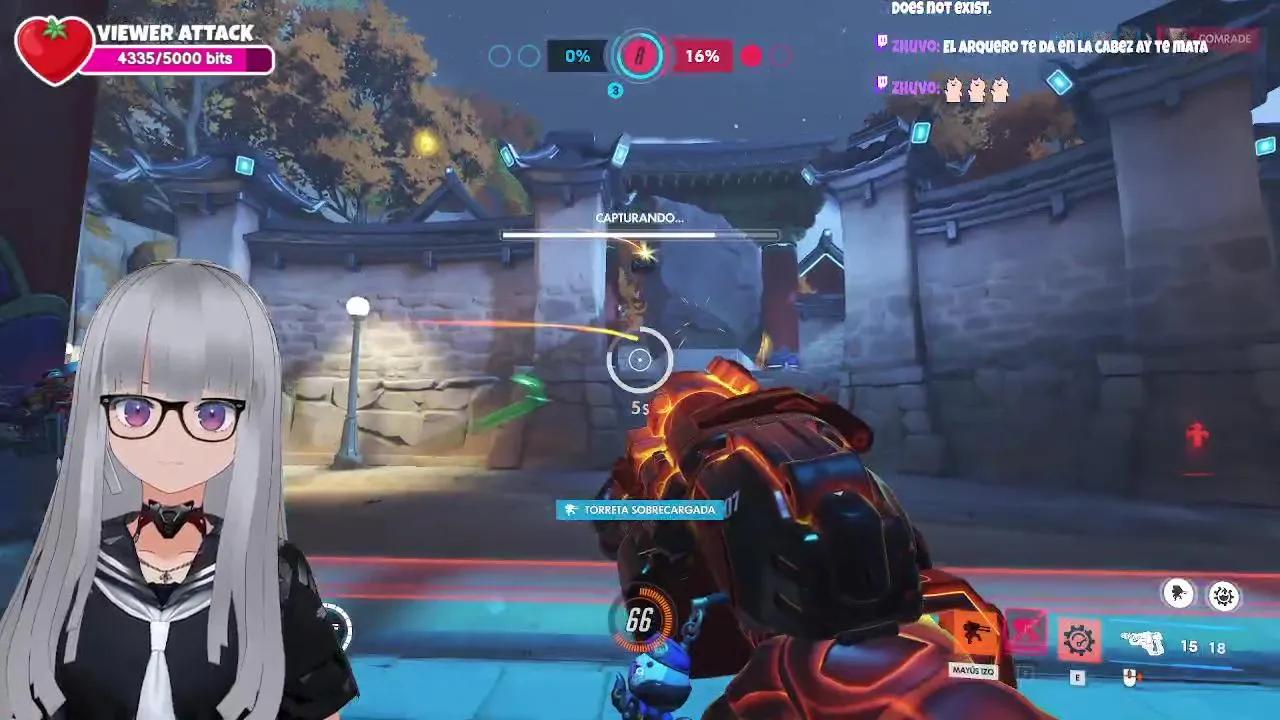Click the Torbjörn hero portrait circle icon
Screen dimensions: 1280x720
point(1178,593)
